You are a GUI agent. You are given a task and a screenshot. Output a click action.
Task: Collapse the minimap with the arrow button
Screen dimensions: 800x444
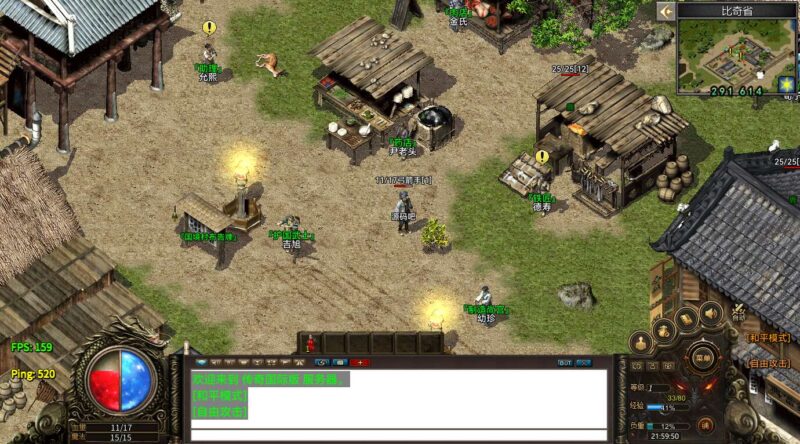(x=666, y=11)
